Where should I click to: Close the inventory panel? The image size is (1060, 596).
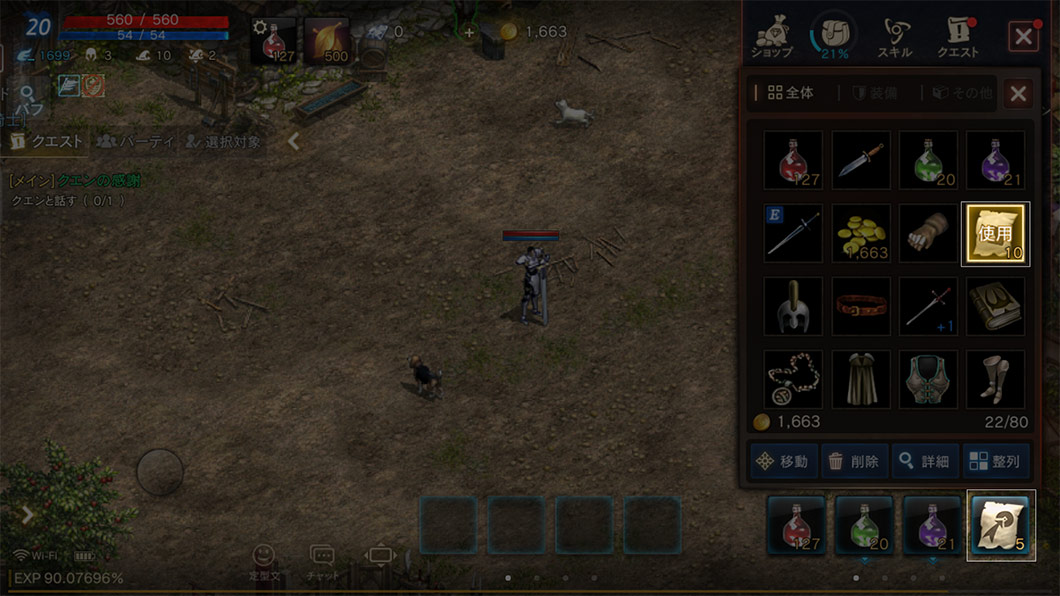pos(1017,94)
